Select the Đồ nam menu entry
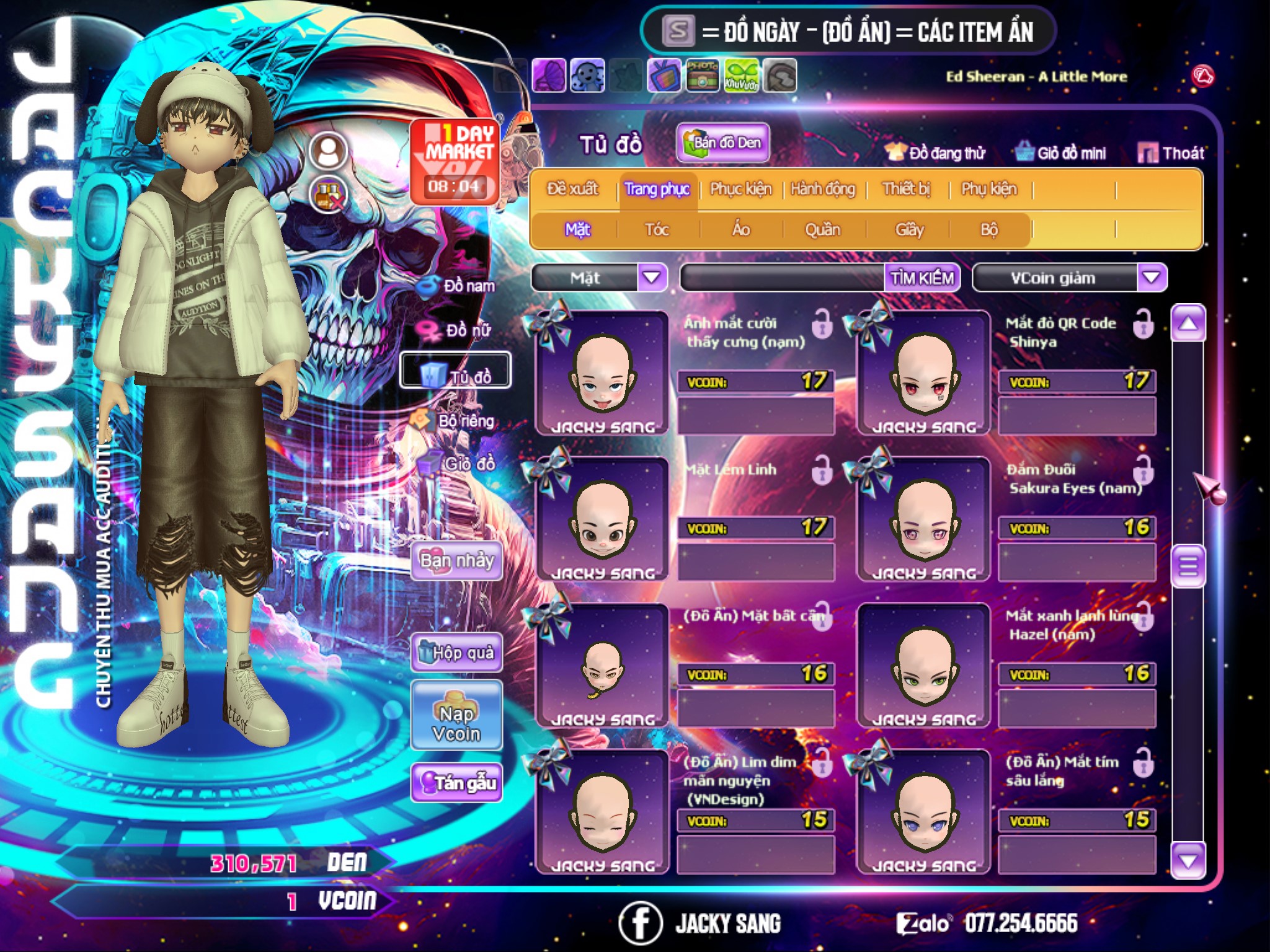 pos(460,286)
